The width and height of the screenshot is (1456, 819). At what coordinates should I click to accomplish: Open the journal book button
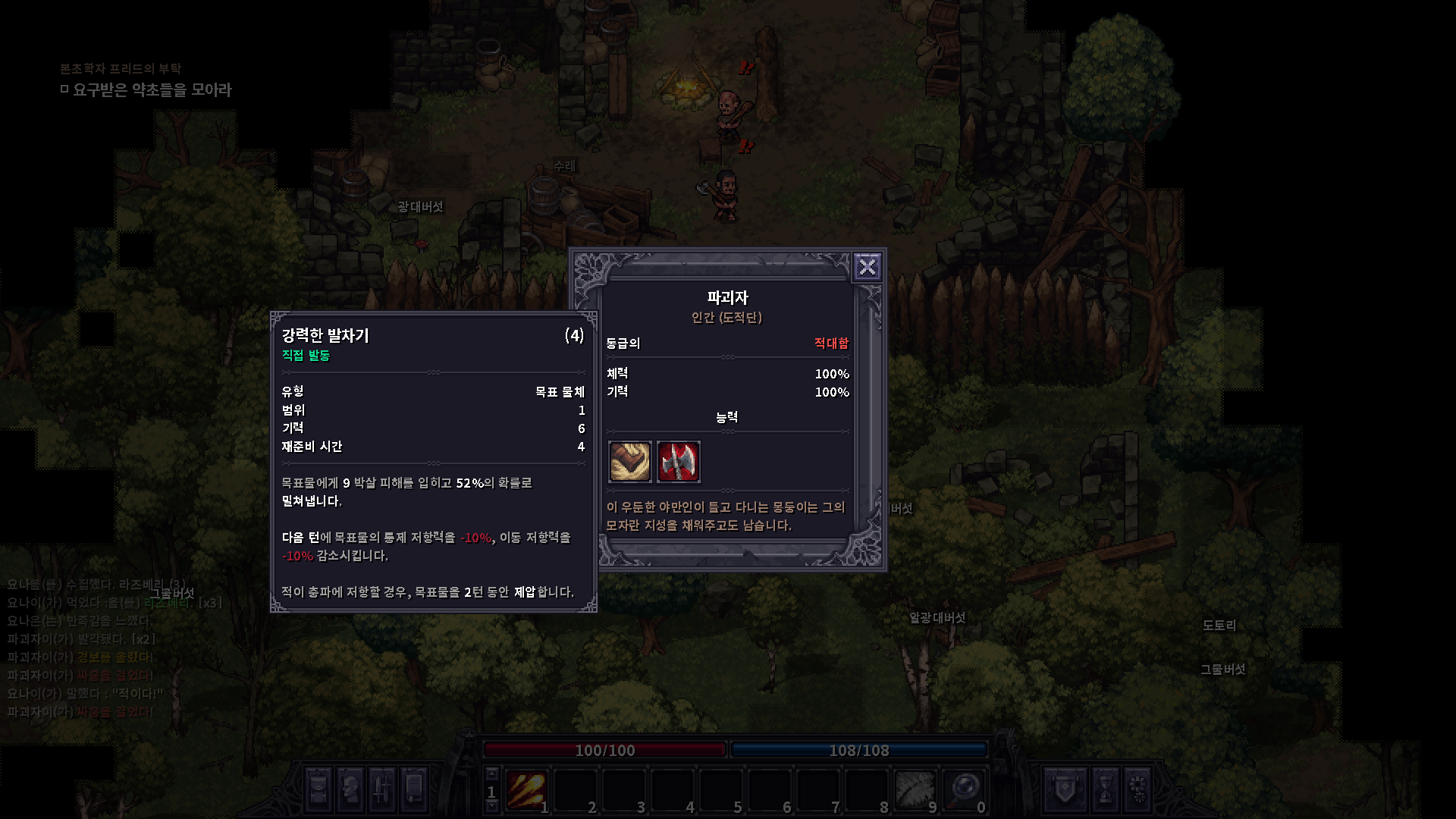[414, 789]
